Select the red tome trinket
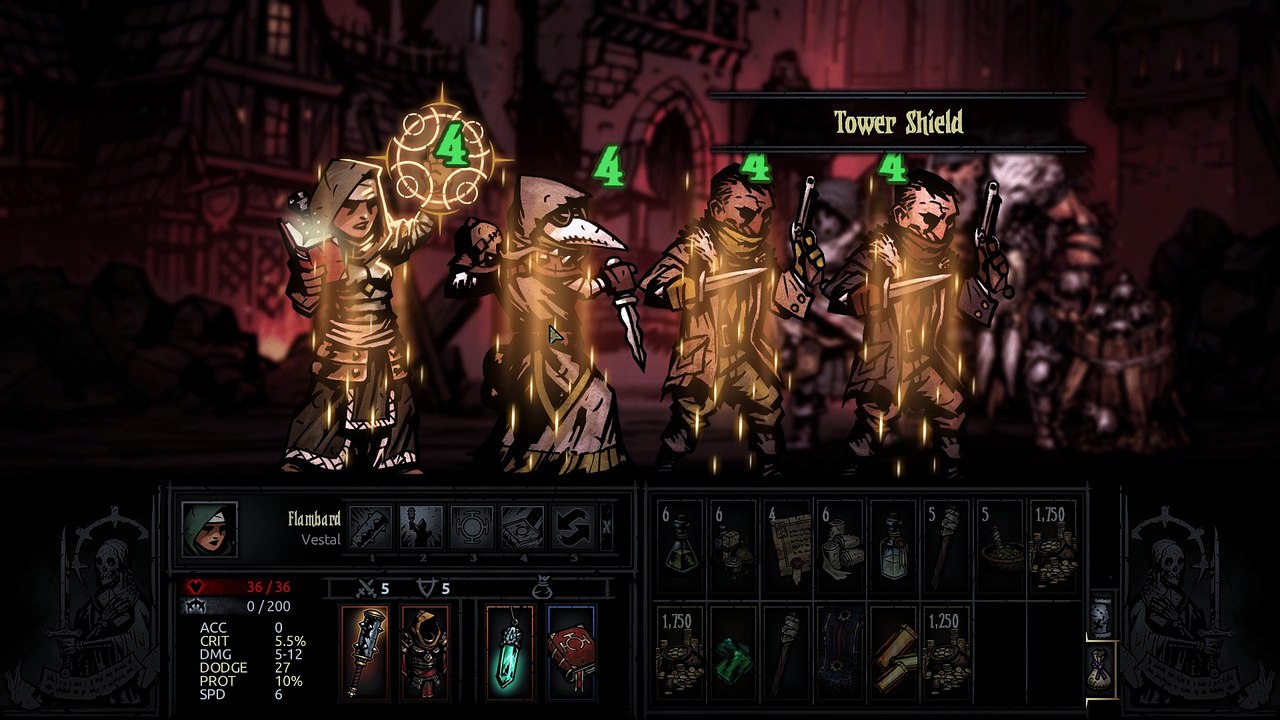Screen dimensions: 1280x720 571,652
